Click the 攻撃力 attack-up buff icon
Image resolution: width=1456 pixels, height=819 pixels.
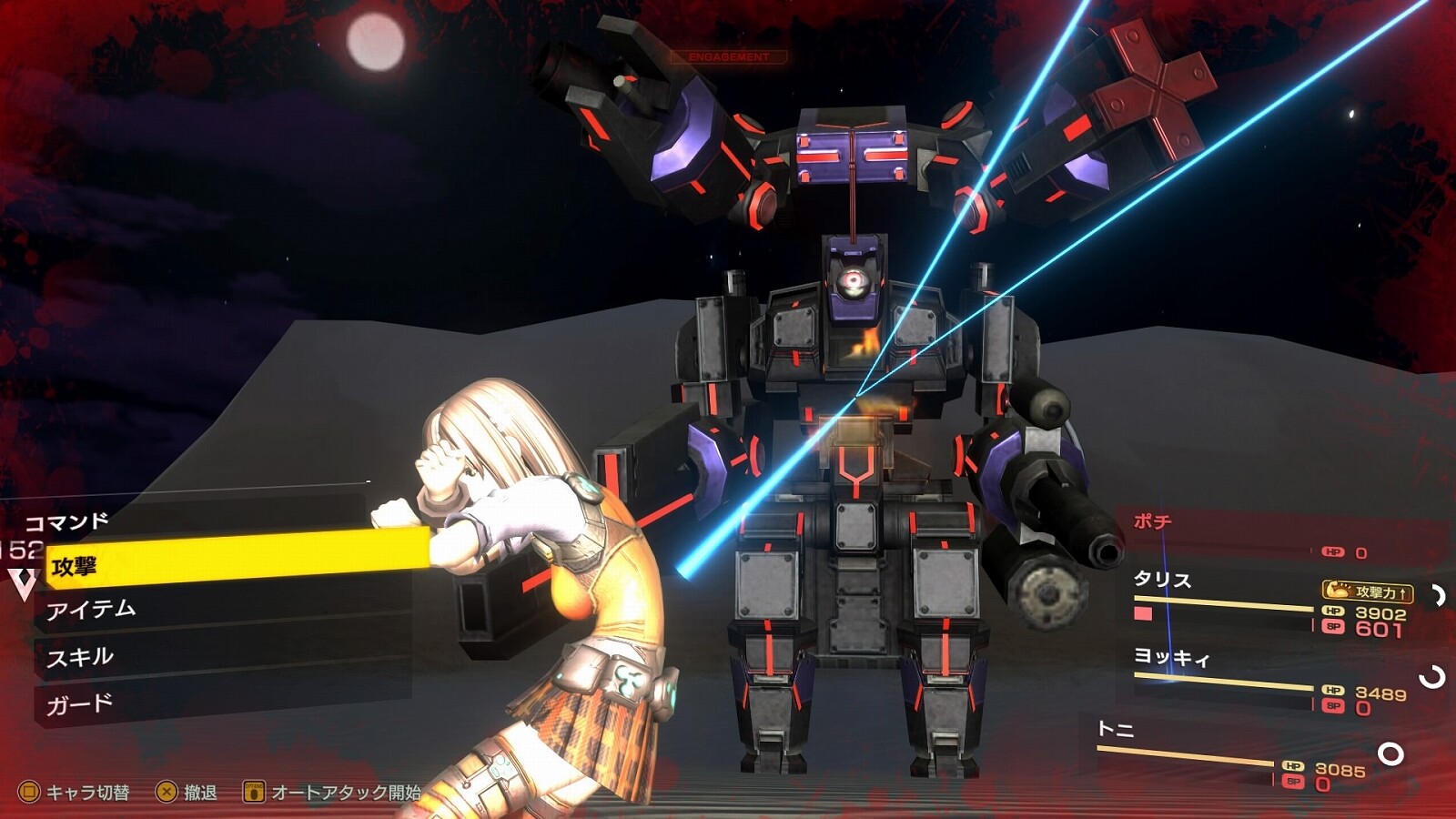[1368, 591]
